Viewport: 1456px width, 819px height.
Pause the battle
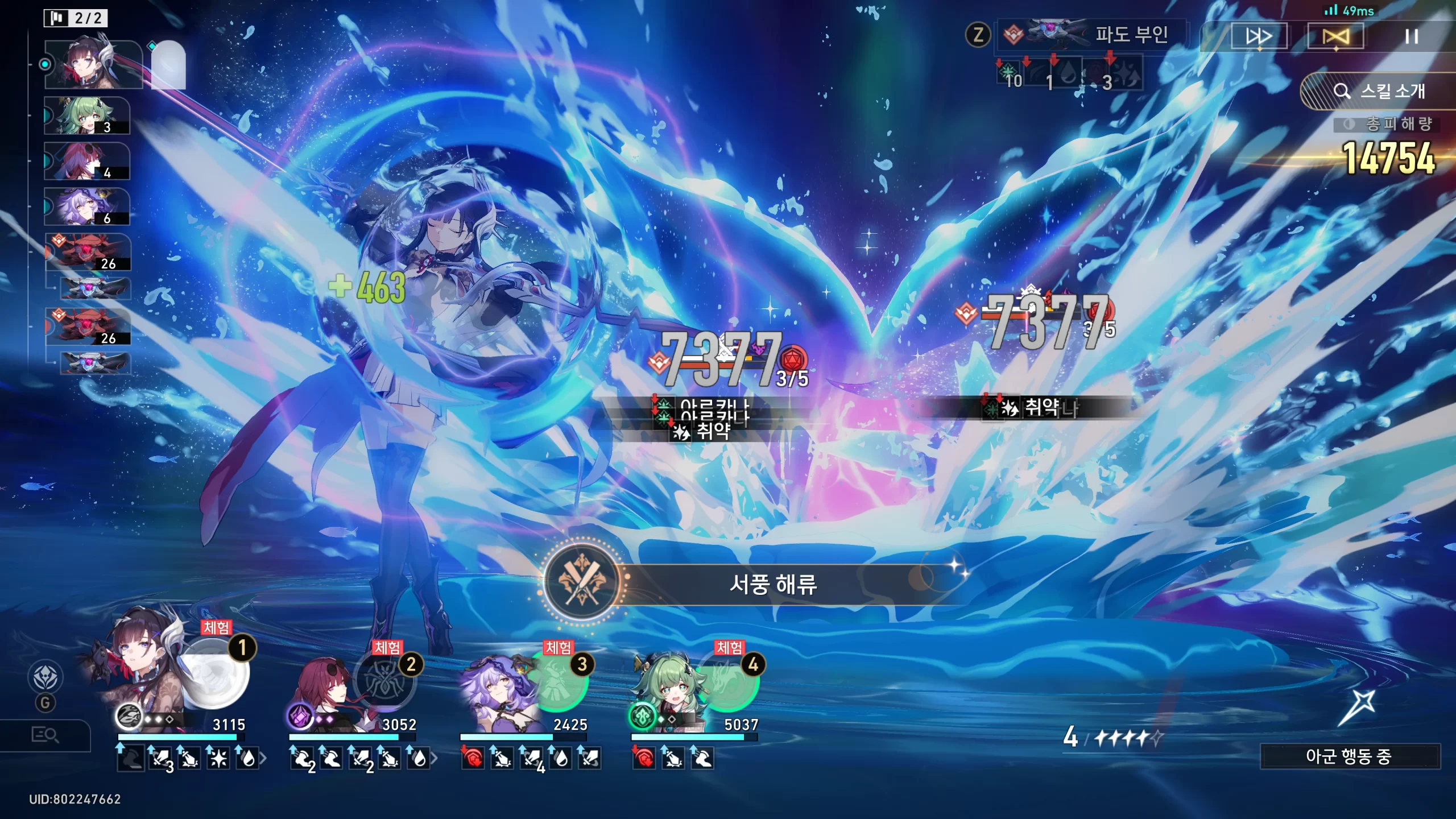pyautogui.click(x=1411, y=37)
